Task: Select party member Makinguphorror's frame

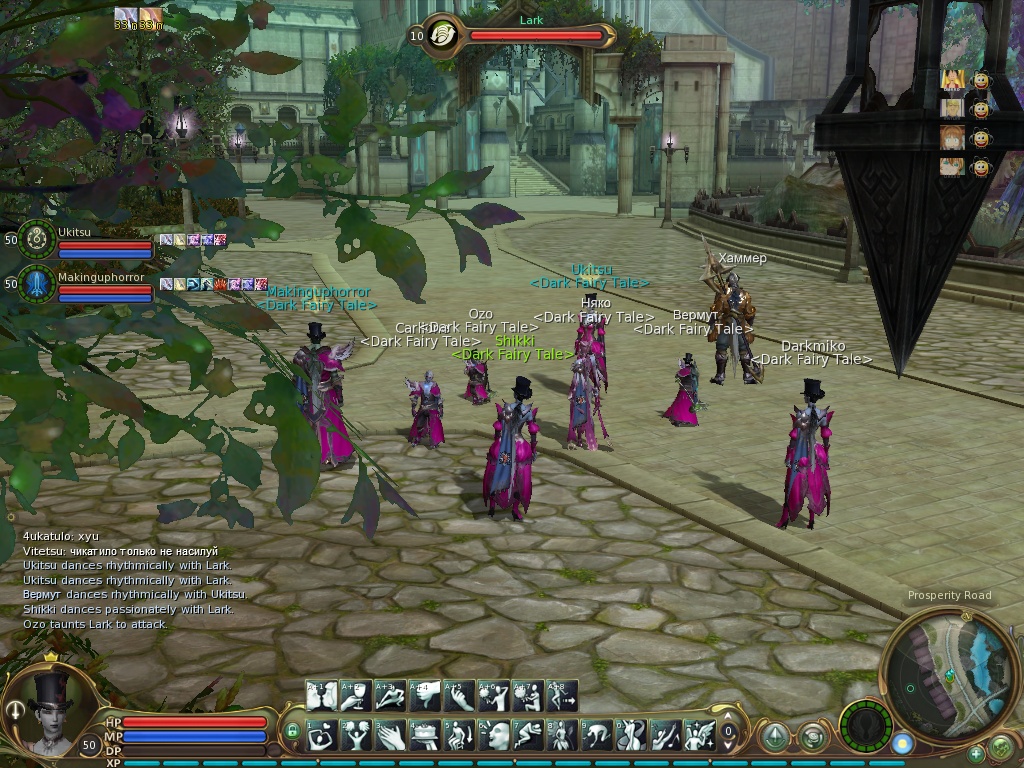Action: tap(38, 284)
